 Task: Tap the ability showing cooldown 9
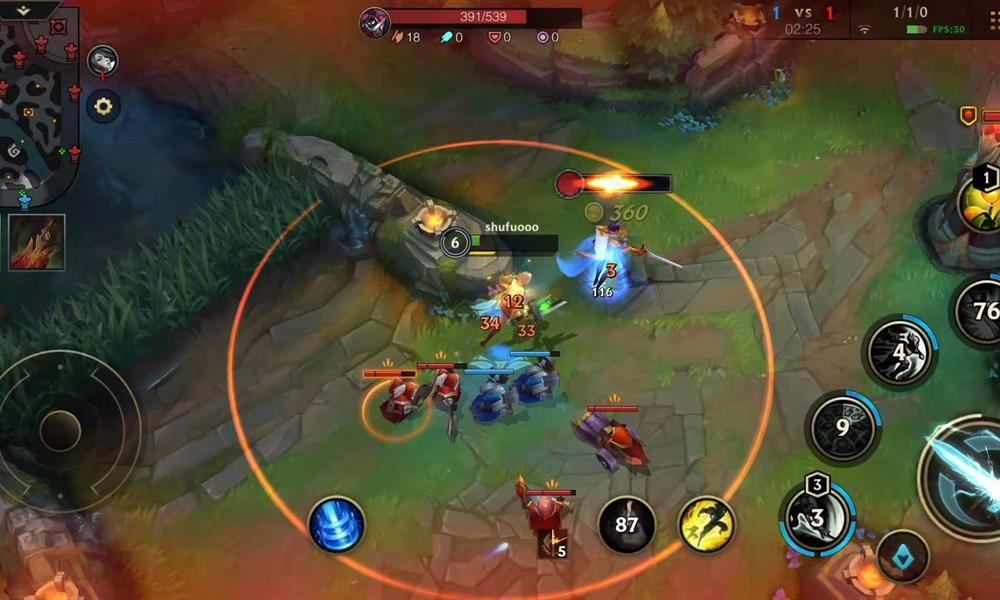coord(843,427)
